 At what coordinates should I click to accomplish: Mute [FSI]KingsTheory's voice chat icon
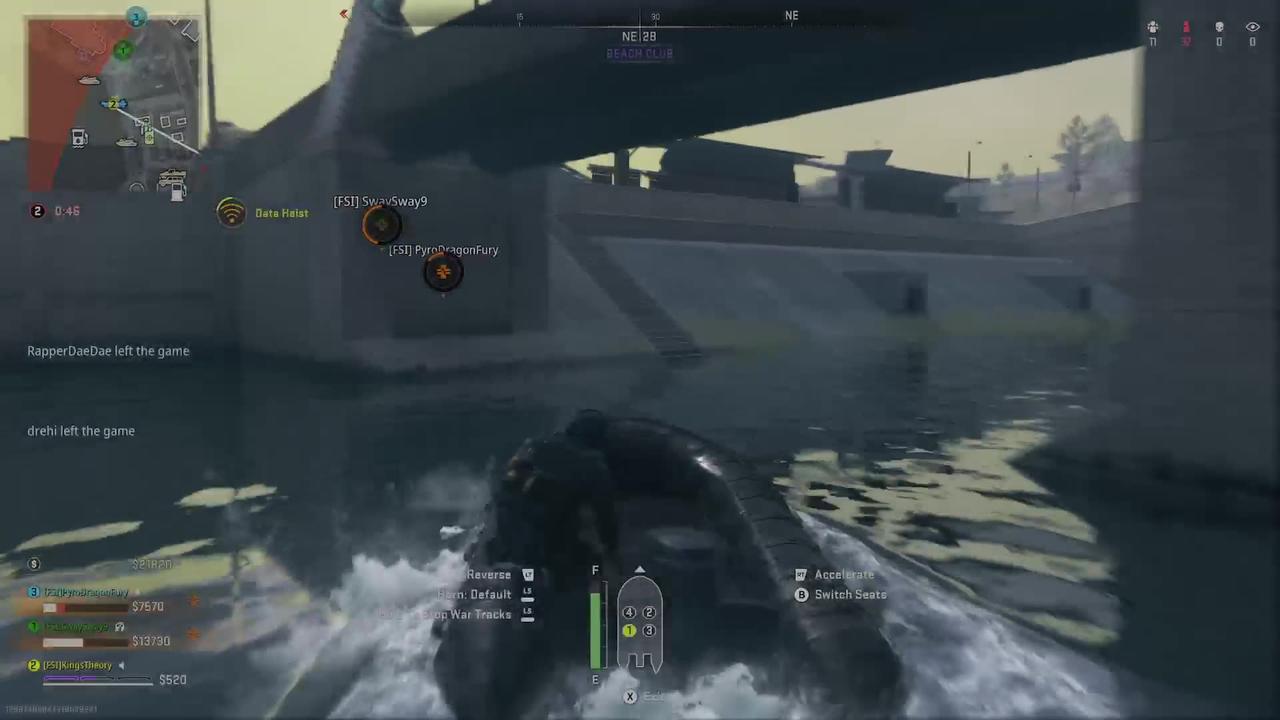pyautogui.click(x=121, y=665)
